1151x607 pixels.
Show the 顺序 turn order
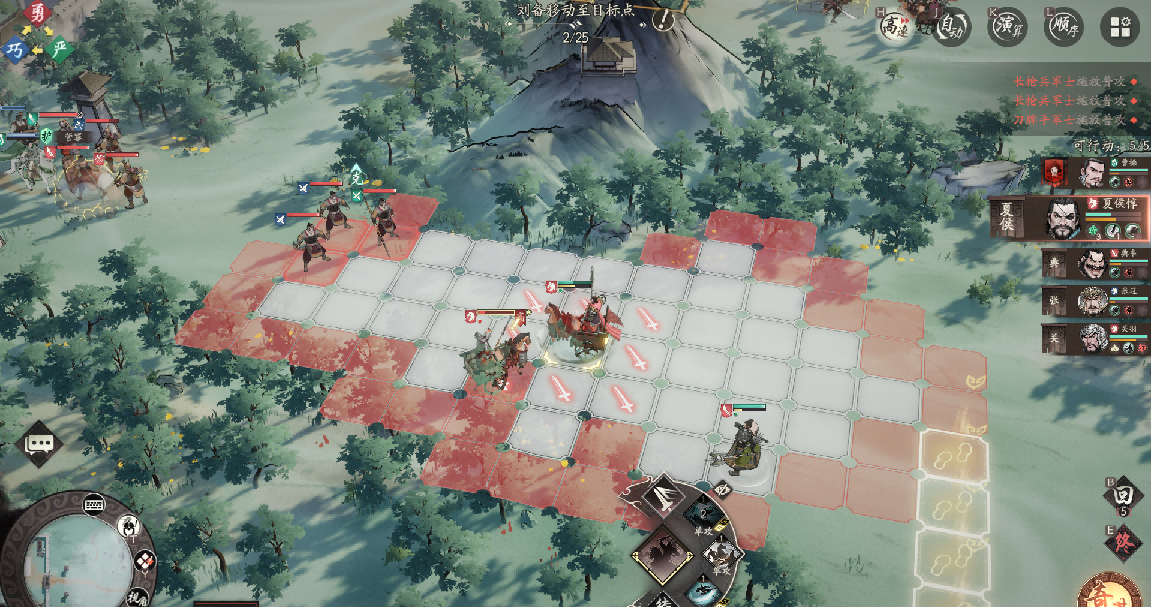point(1063,28)
